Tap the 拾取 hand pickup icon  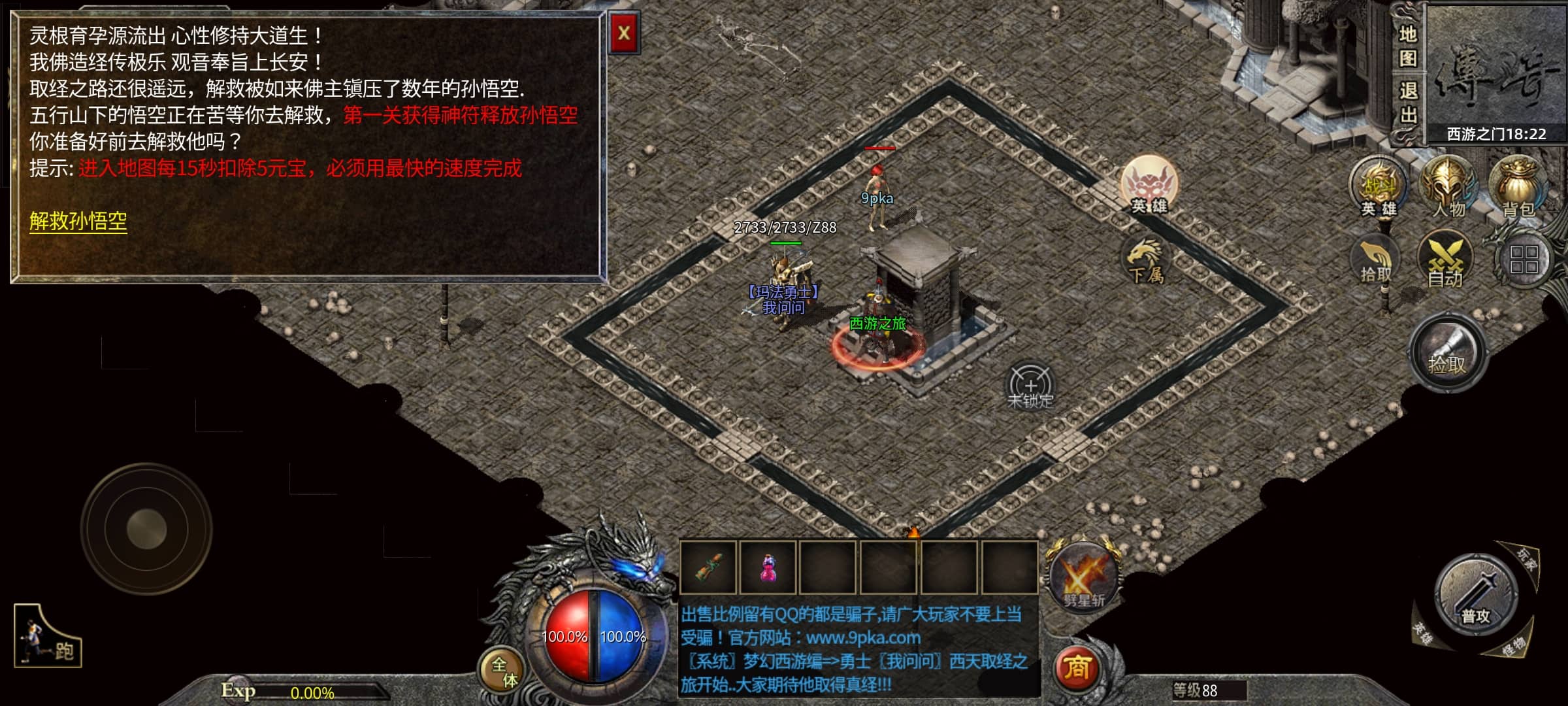(x=1375, y=260)
